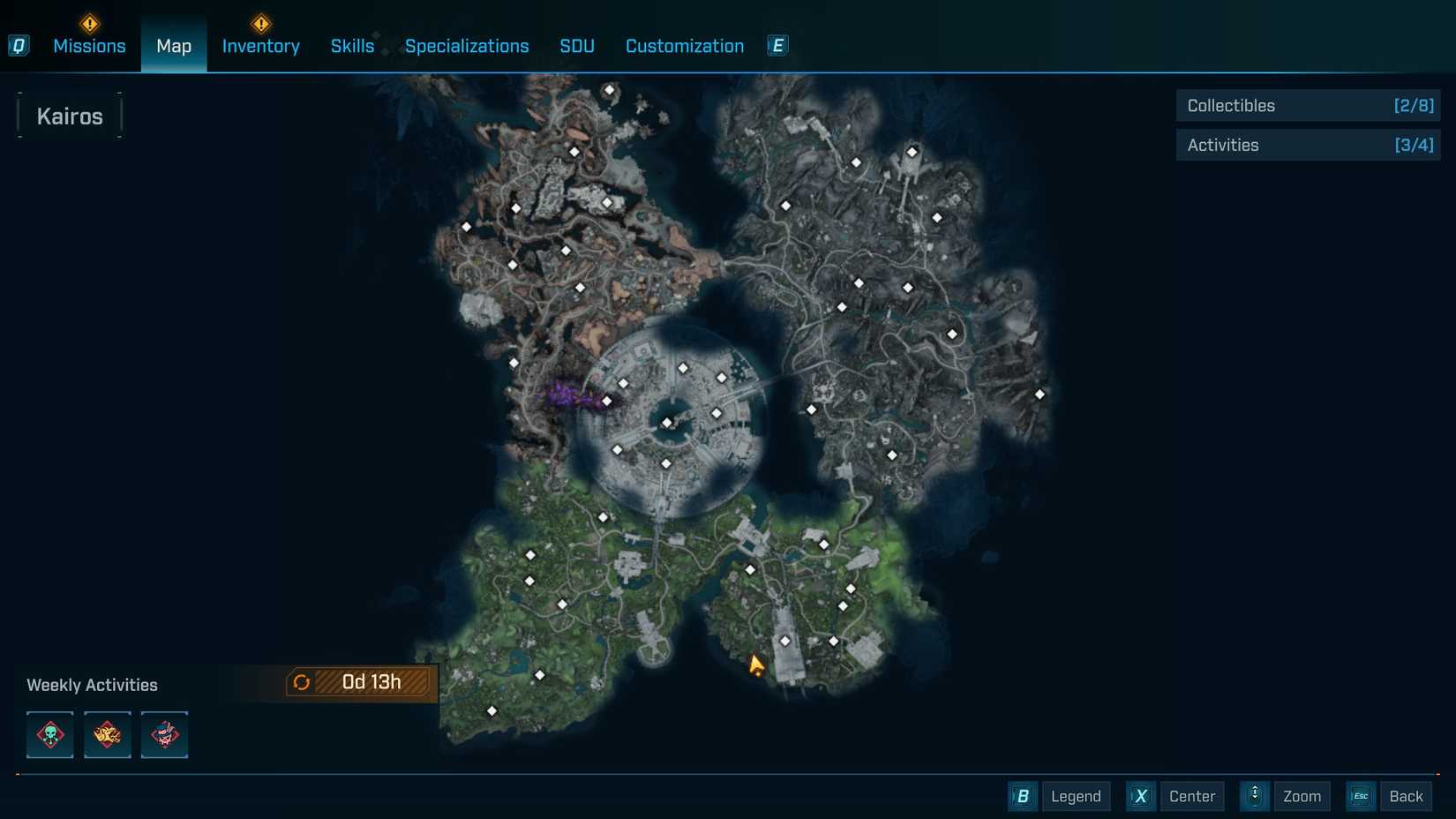
Task: Click the reset timer icon beside 0d 13h
Action: coord(303,681)
